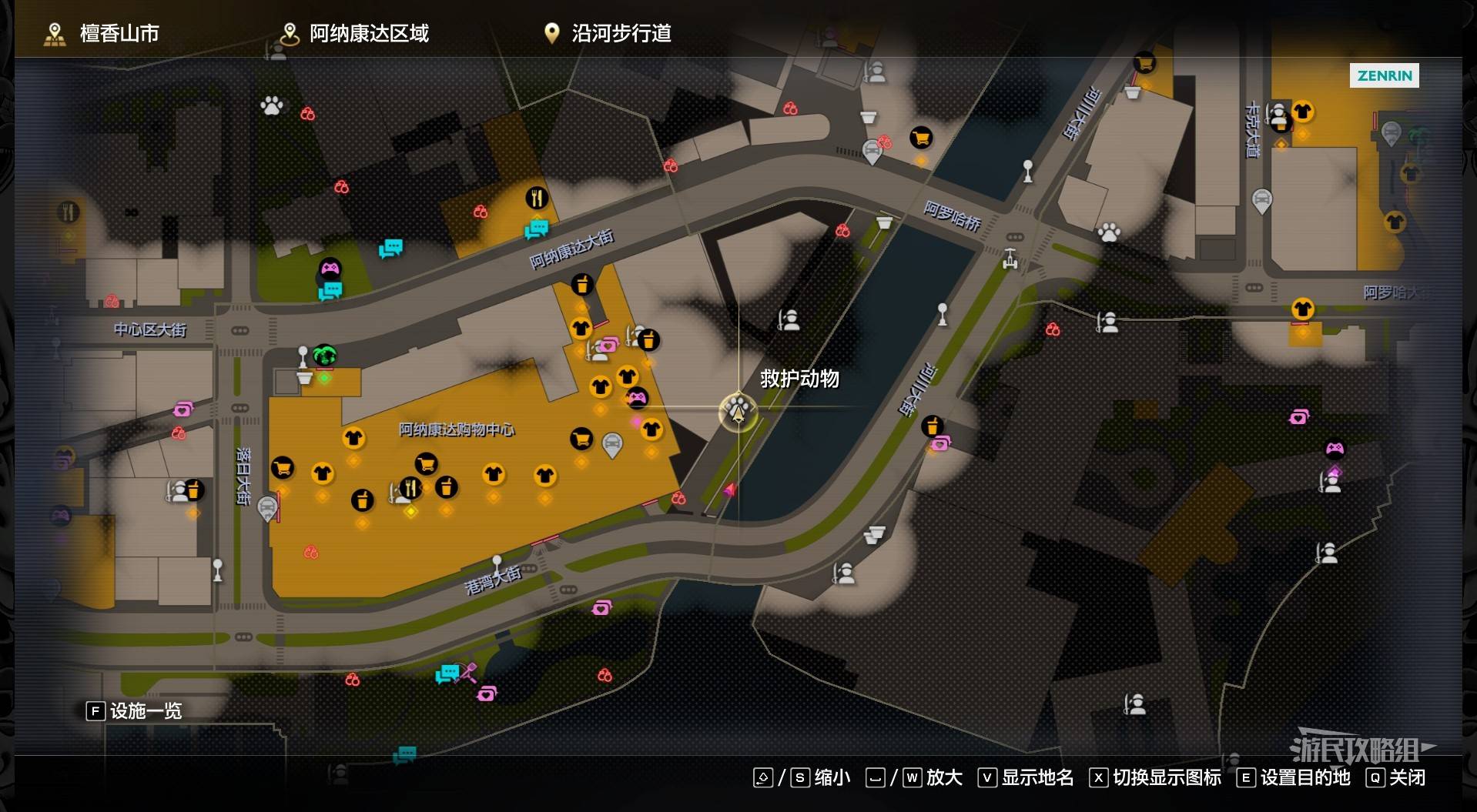Pick the shopping cart marker north of the river bend

pyautogui.click(x=921, y=138)
